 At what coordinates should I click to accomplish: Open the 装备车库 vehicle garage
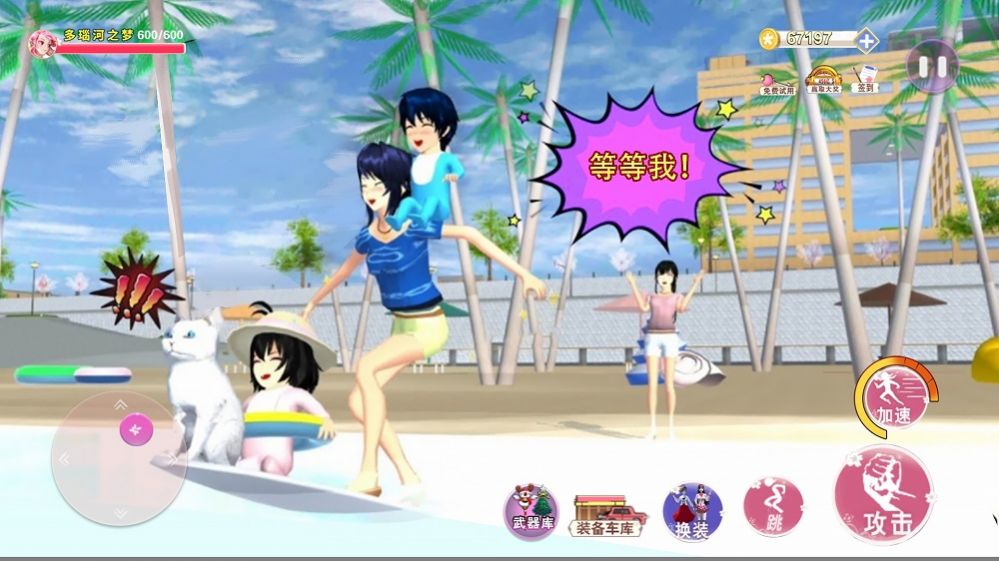[607, 514]
